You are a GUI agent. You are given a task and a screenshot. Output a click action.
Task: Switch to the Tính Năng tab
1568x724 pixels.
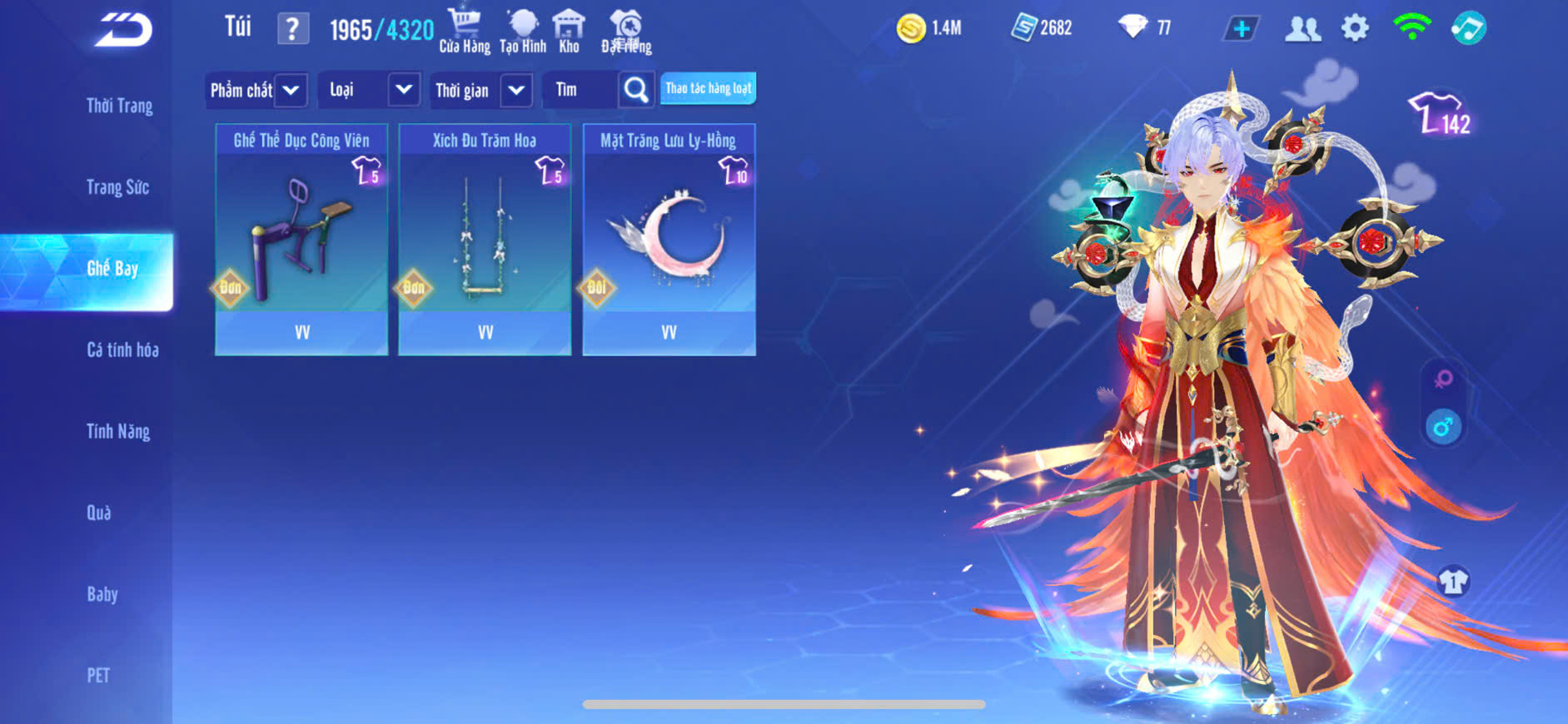click(118, 431)
